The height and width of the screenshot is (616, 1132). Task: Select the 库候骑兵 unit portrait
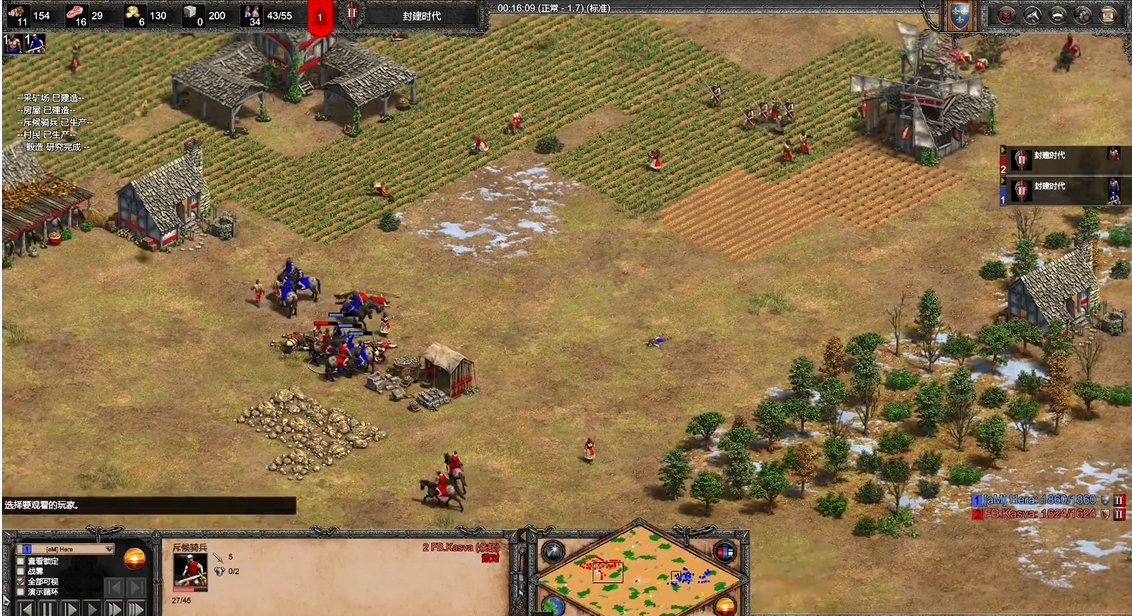[x=190, y=572]
